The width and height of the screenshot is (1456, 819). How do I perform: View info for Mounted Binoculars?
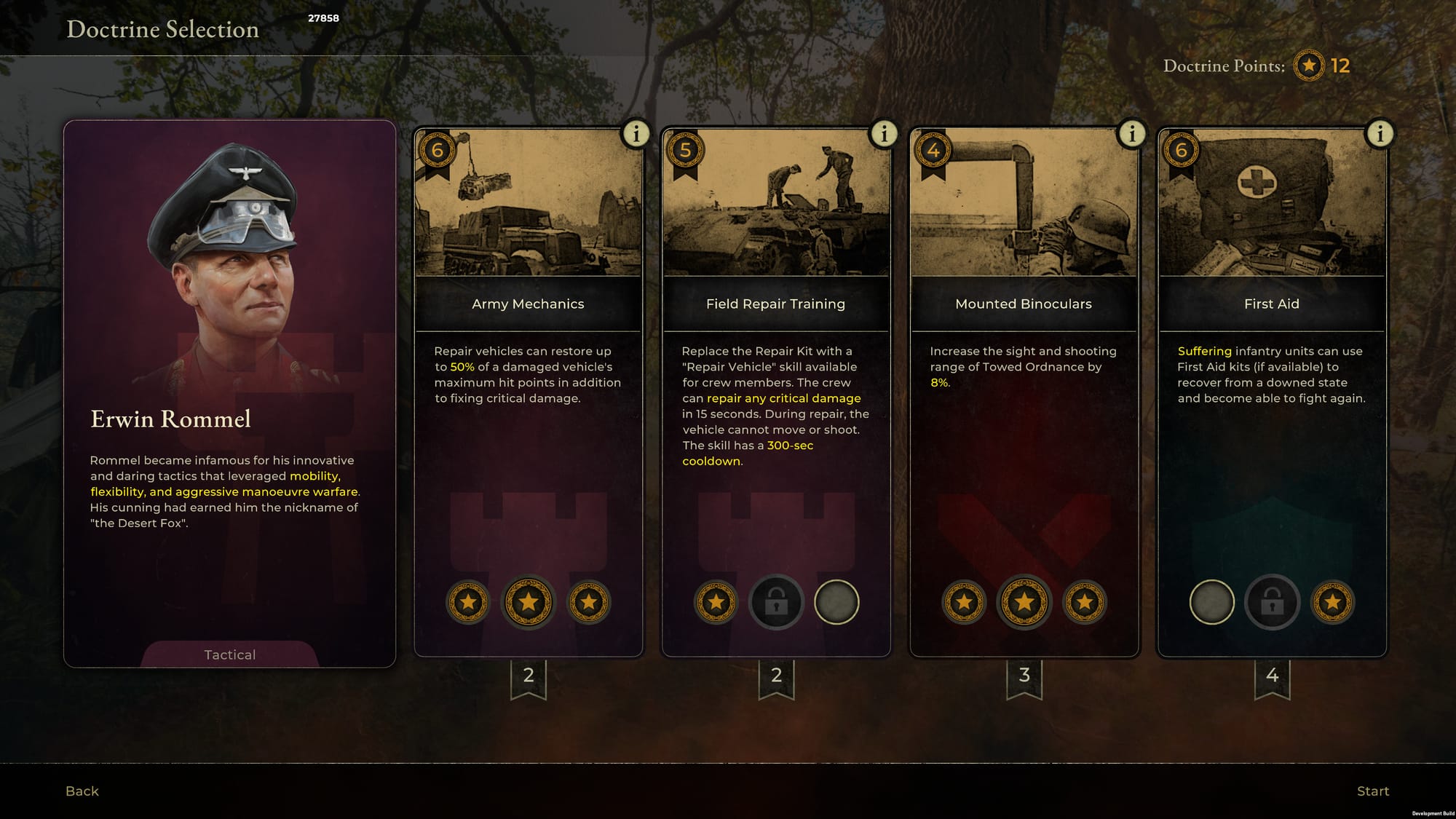click(1131, 134)
